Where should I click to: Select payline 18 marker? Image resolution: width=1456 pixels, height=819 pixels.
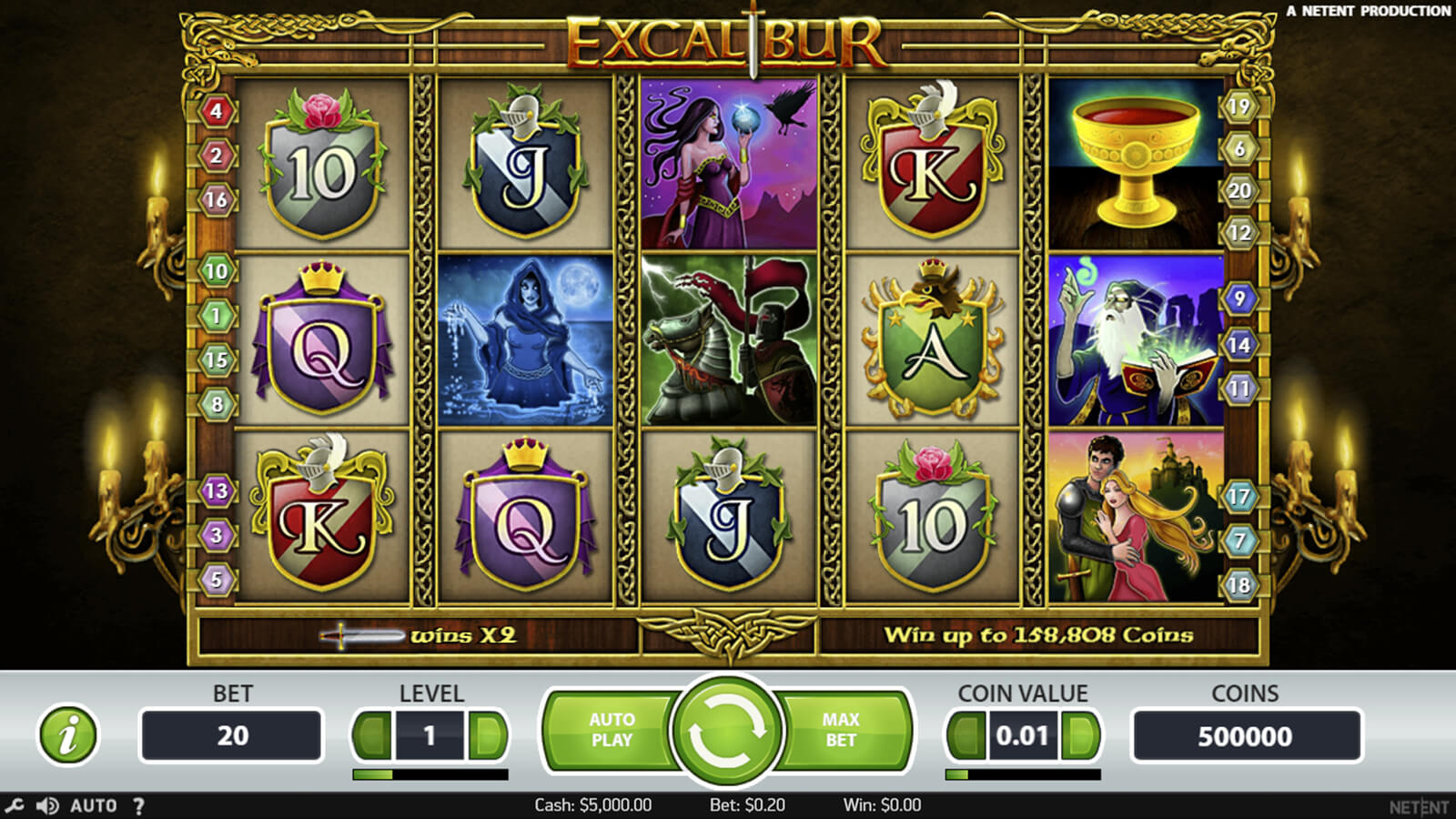[1239, 584]
